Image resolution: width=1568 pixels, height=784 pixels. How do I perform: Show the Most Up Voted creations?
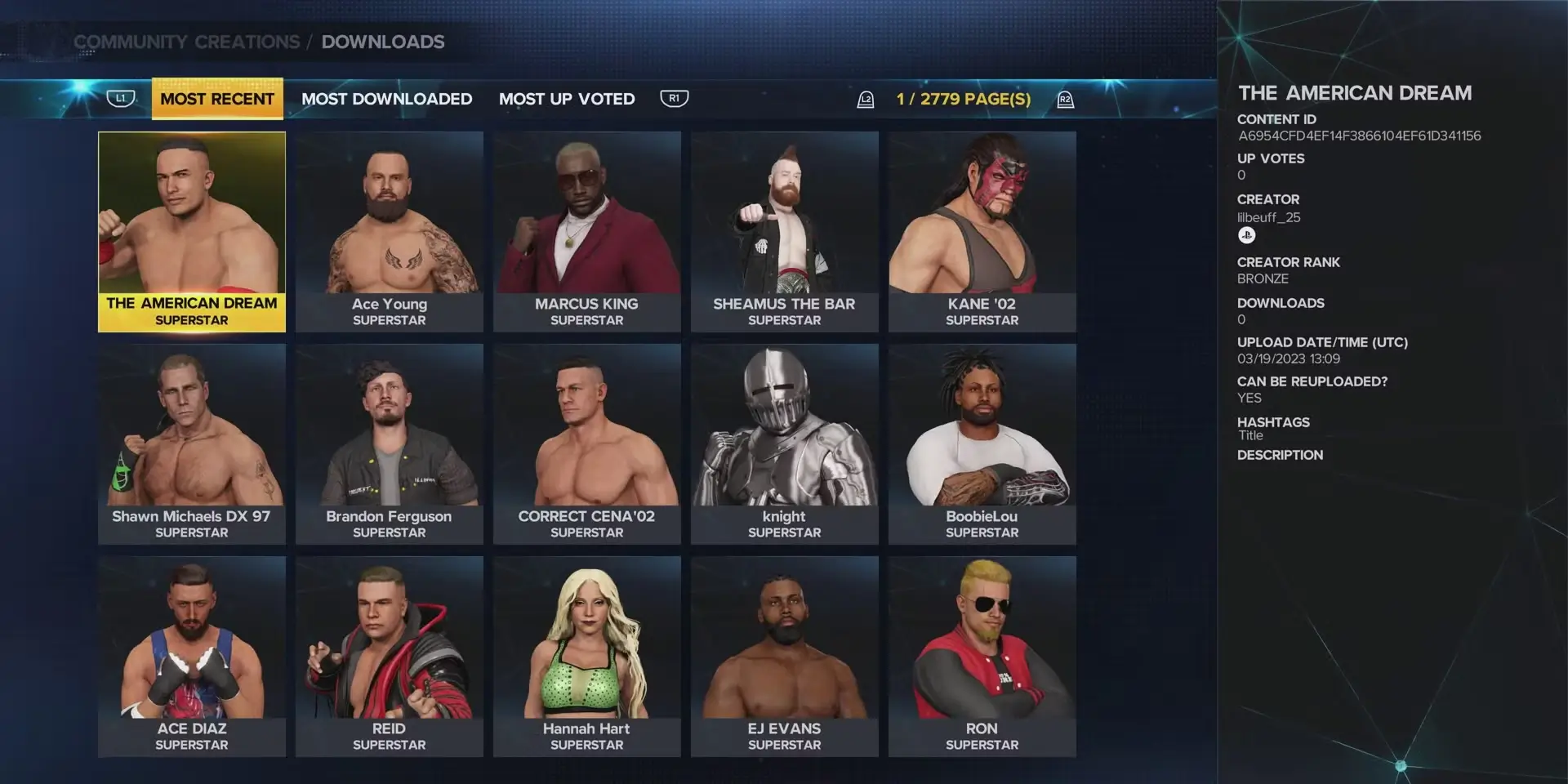pos(567,99)
